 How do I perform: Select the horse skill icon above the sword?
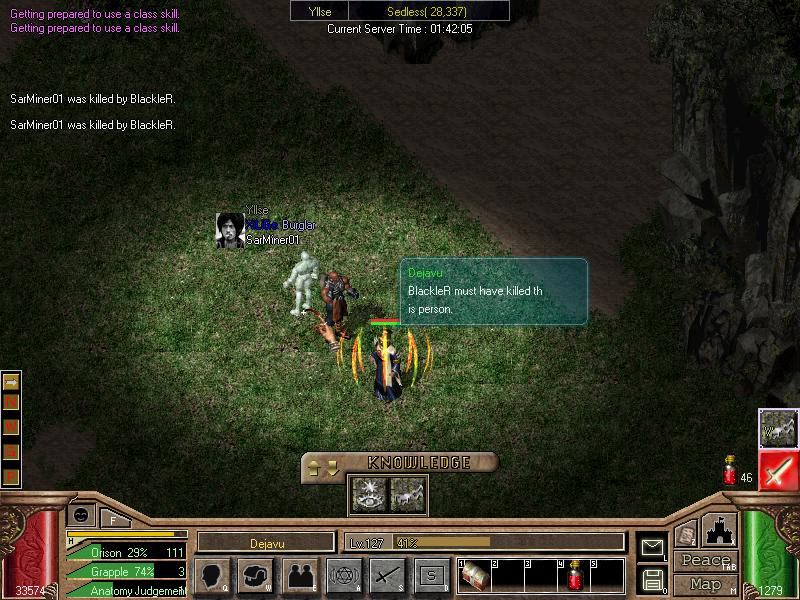[778, 428]
